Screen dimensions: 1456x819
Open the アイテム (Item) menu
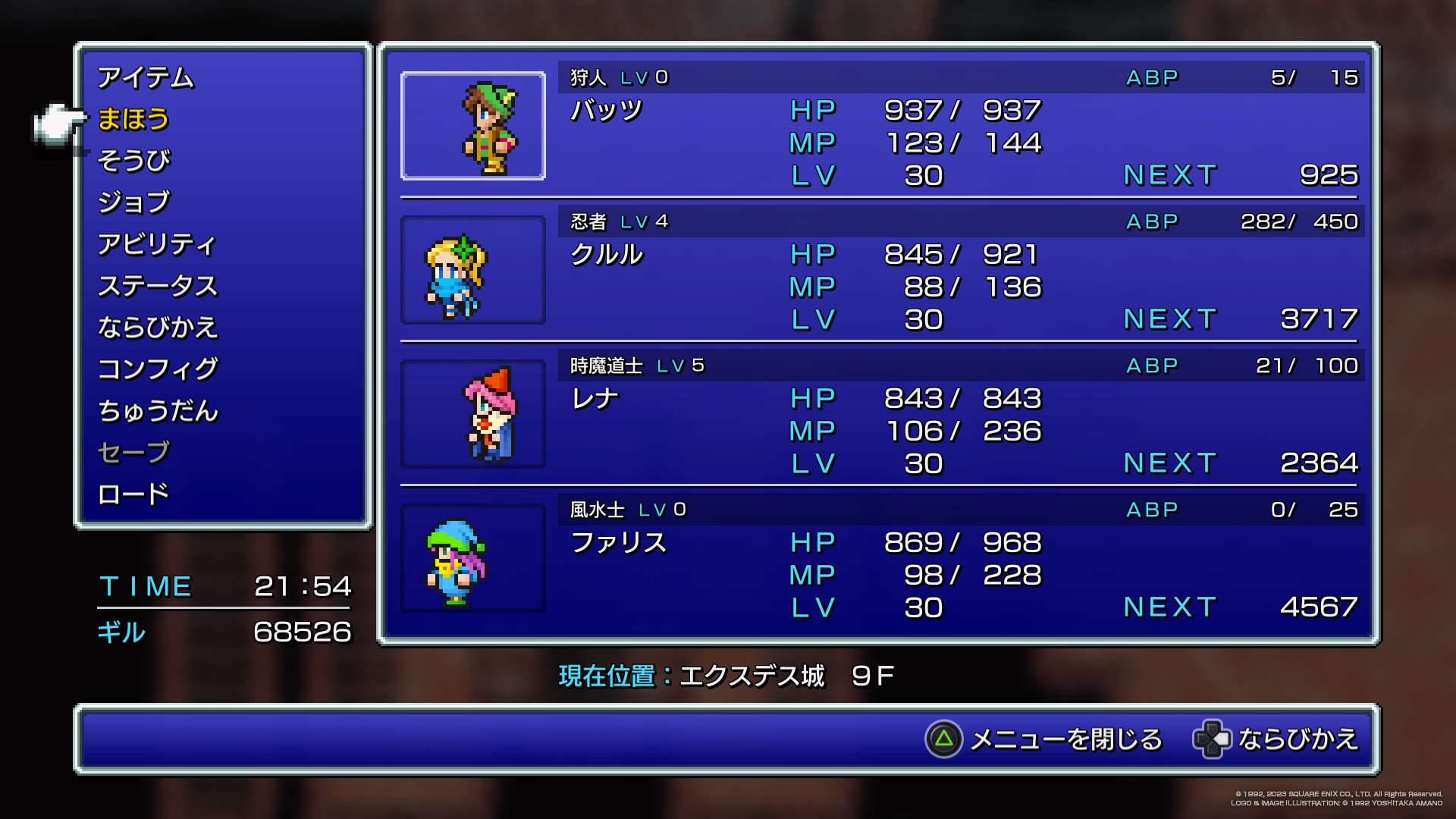[x=146, y=77]
